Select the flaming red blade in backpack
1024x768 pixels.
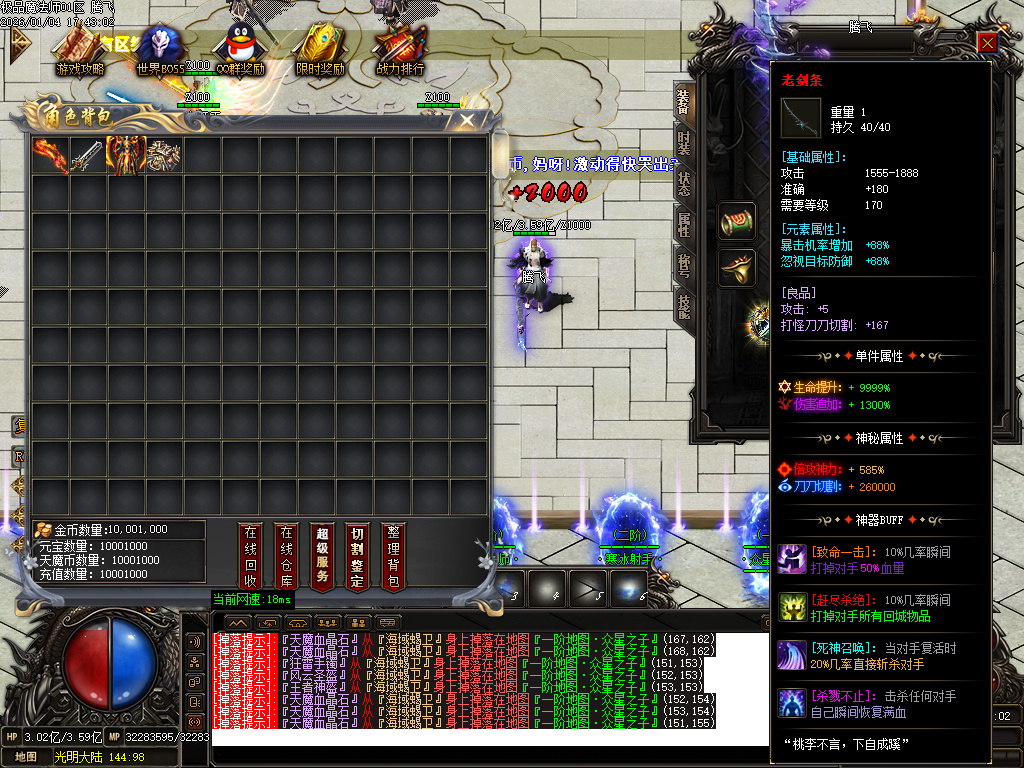coord(50,155)
